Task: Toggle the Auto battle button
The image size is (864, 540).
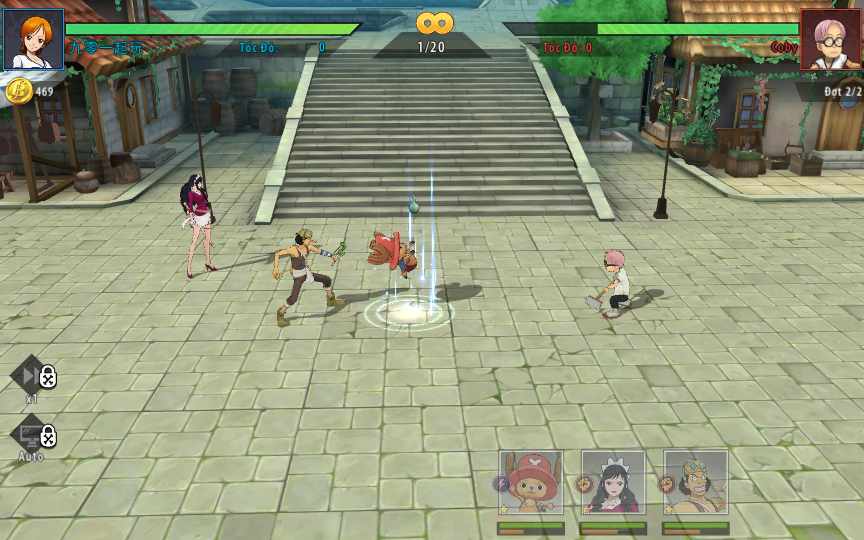Action: point(33,437)
